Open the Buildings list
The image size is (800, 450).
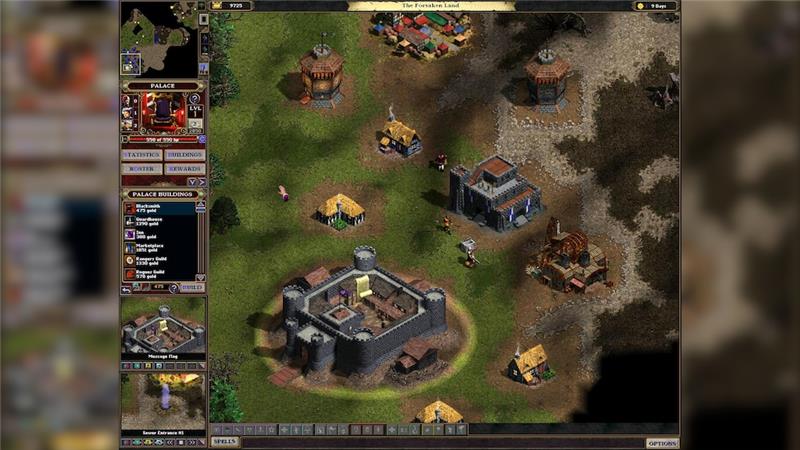point(185,155)
